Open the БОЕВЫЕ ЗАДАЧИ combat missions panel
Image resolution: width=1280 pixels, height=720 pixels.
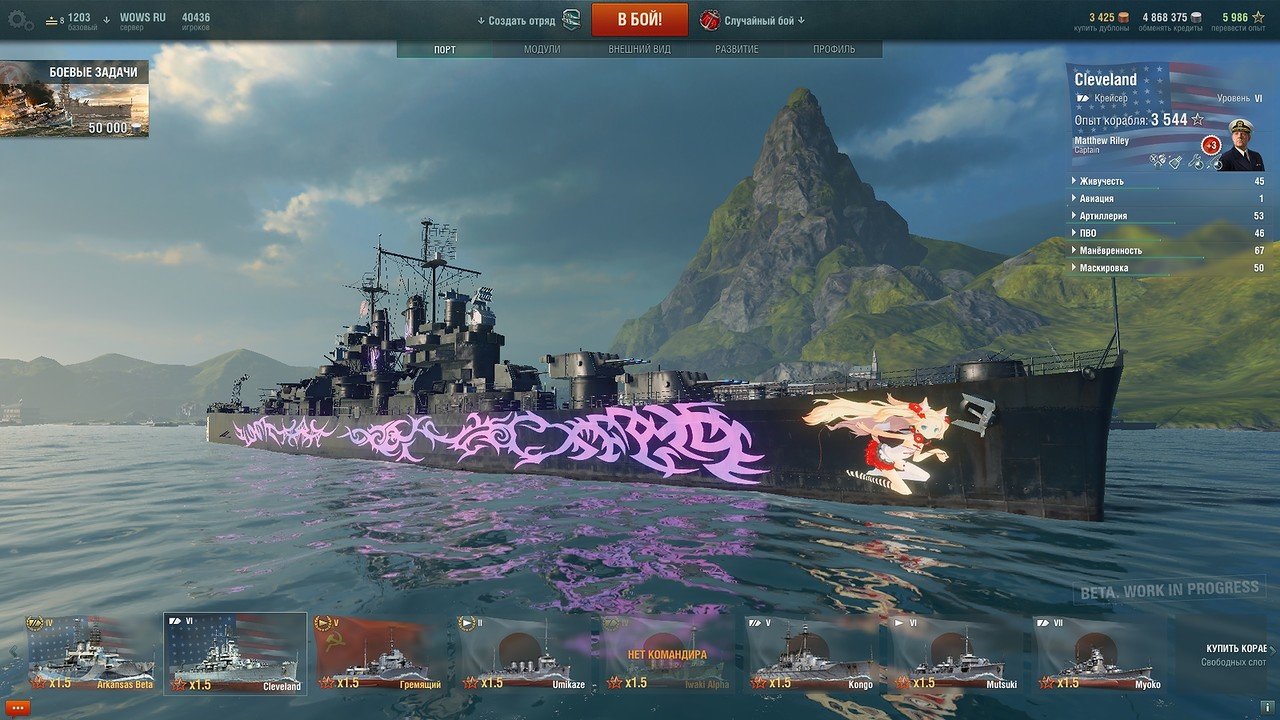(x=75, y=99)
